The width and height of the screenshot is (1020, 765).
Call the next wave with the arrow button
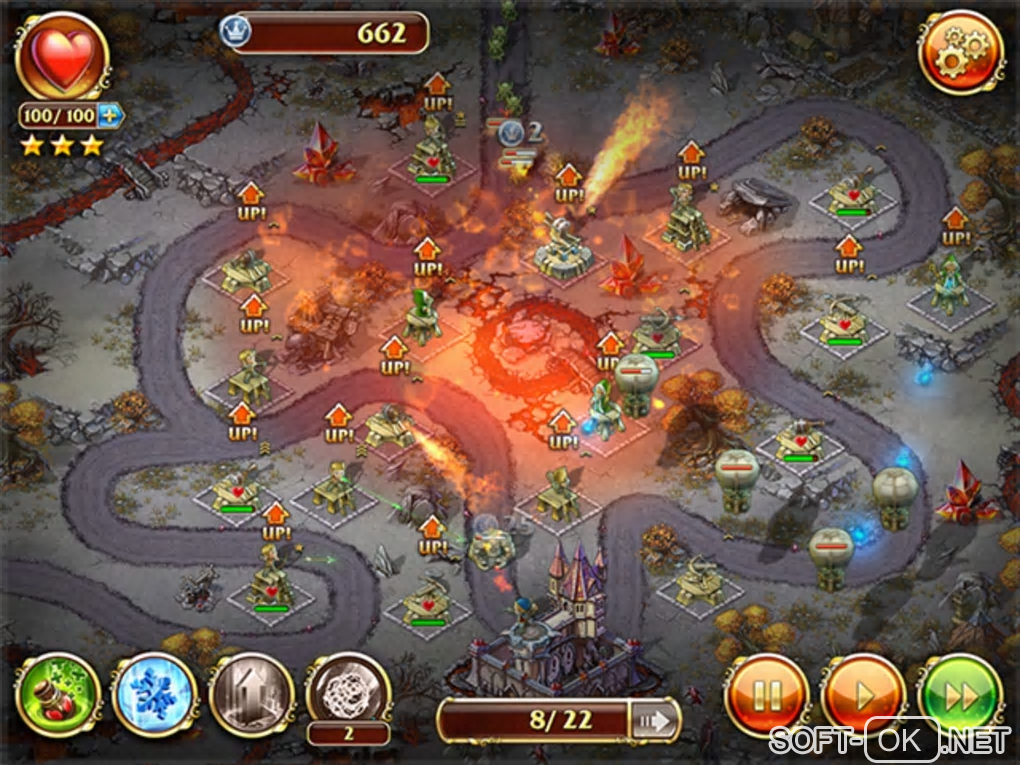point(655,720)
